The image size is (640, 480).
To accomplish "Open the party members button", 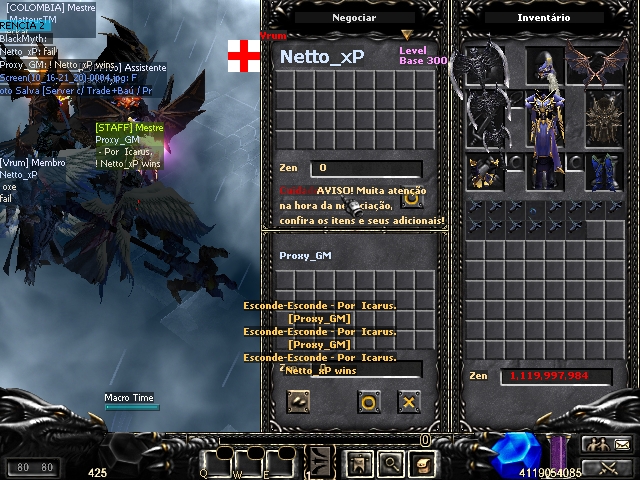I will (595, 444).
